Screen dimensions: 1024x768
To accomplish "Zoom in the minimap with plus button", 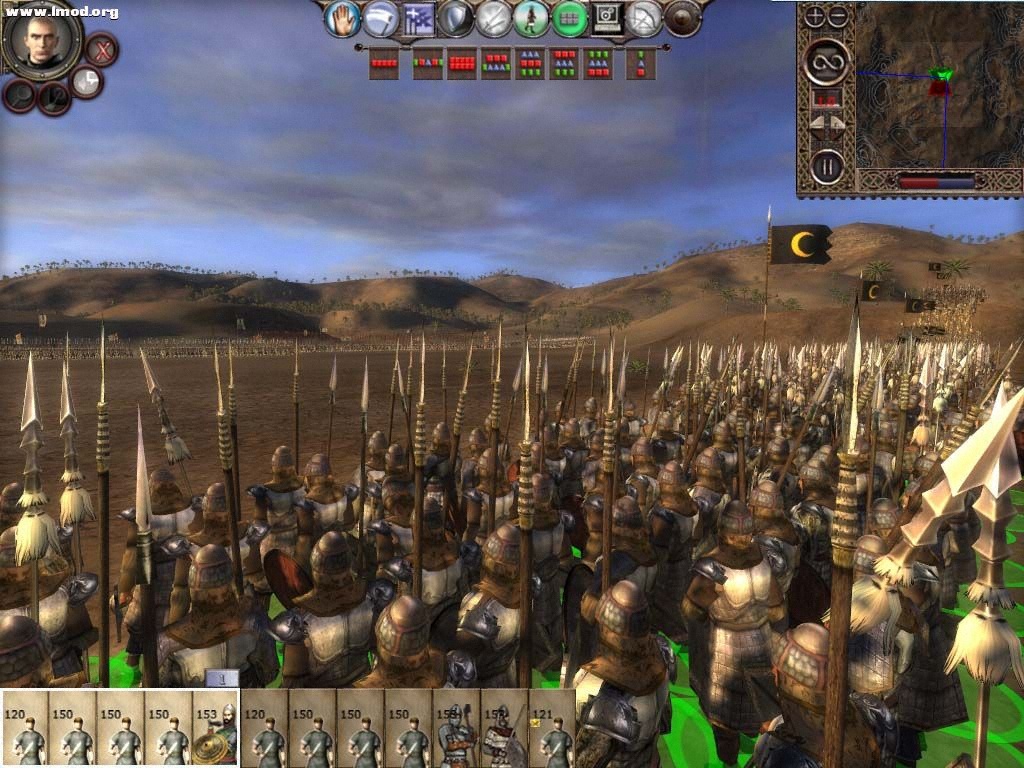I will pos(815,16).
